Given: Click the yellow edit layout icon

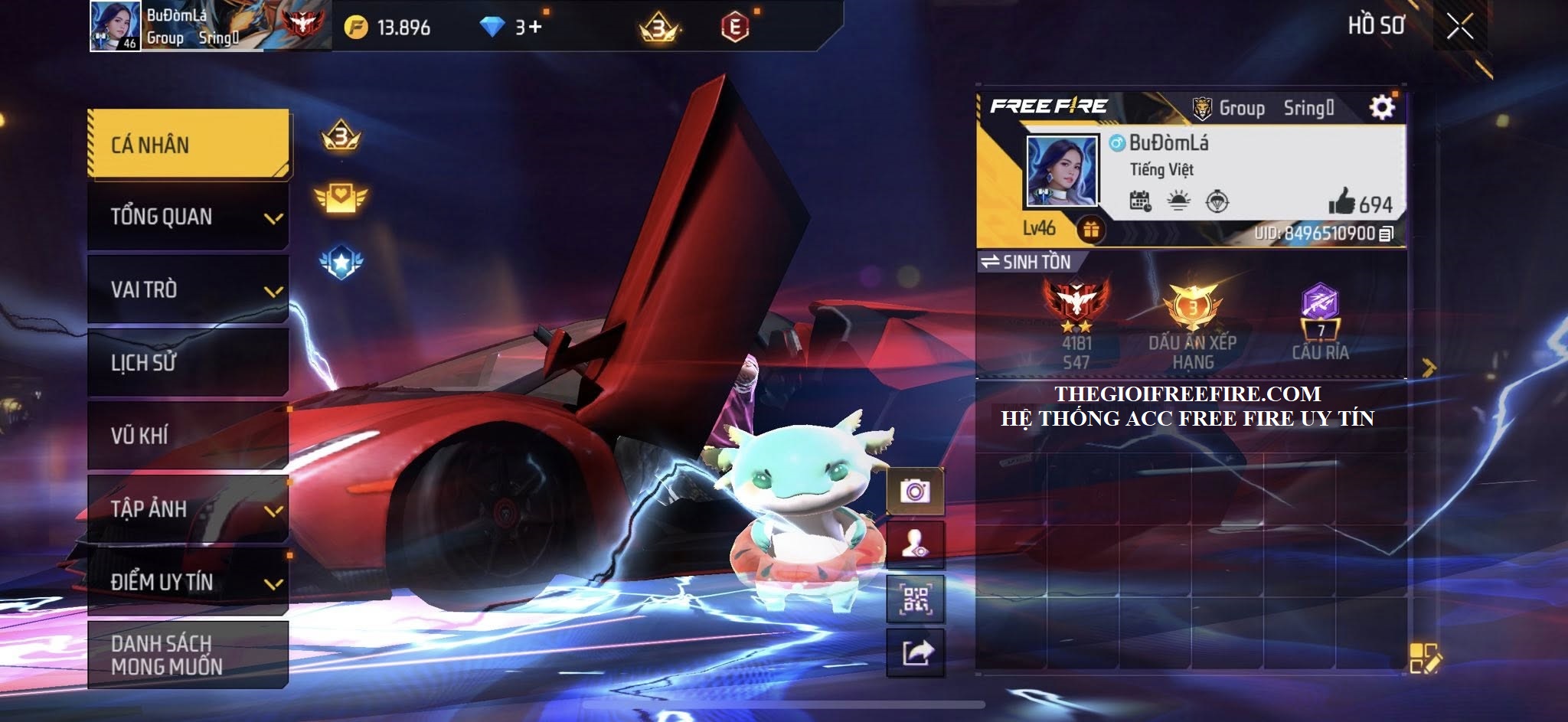Looking at the screenshot, I should [x=1425, y=658].
